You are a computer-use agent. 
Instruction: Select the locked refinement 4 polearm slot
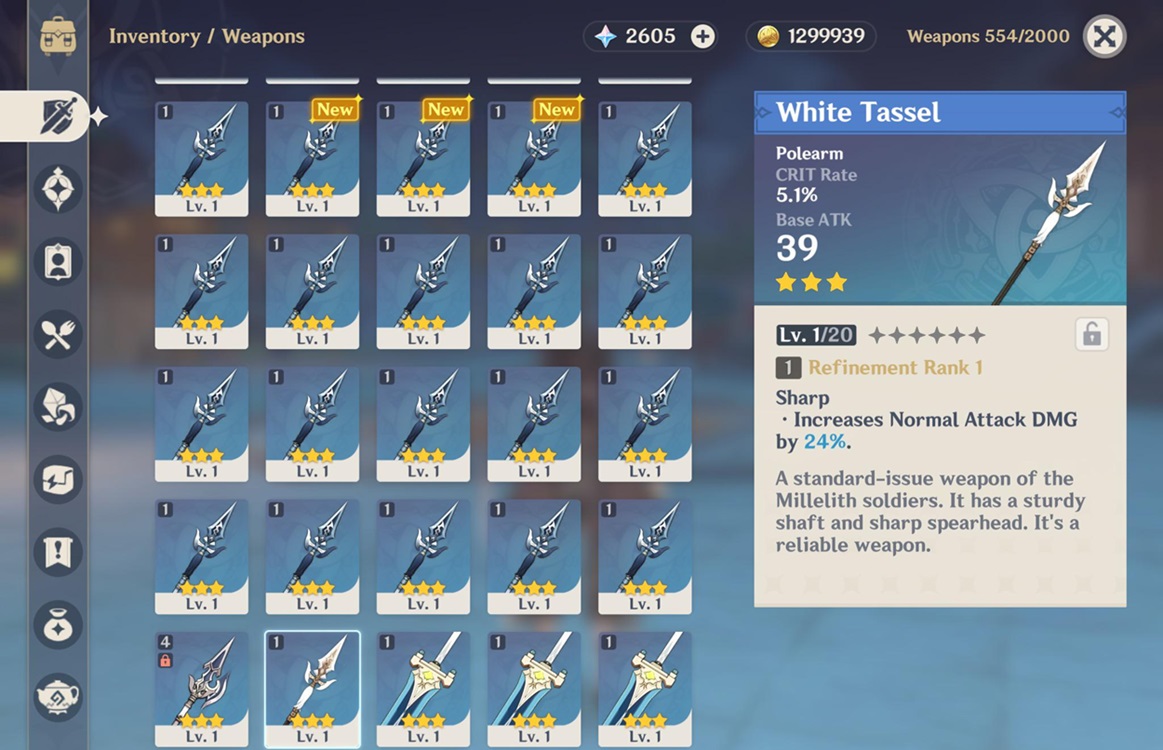201,690
